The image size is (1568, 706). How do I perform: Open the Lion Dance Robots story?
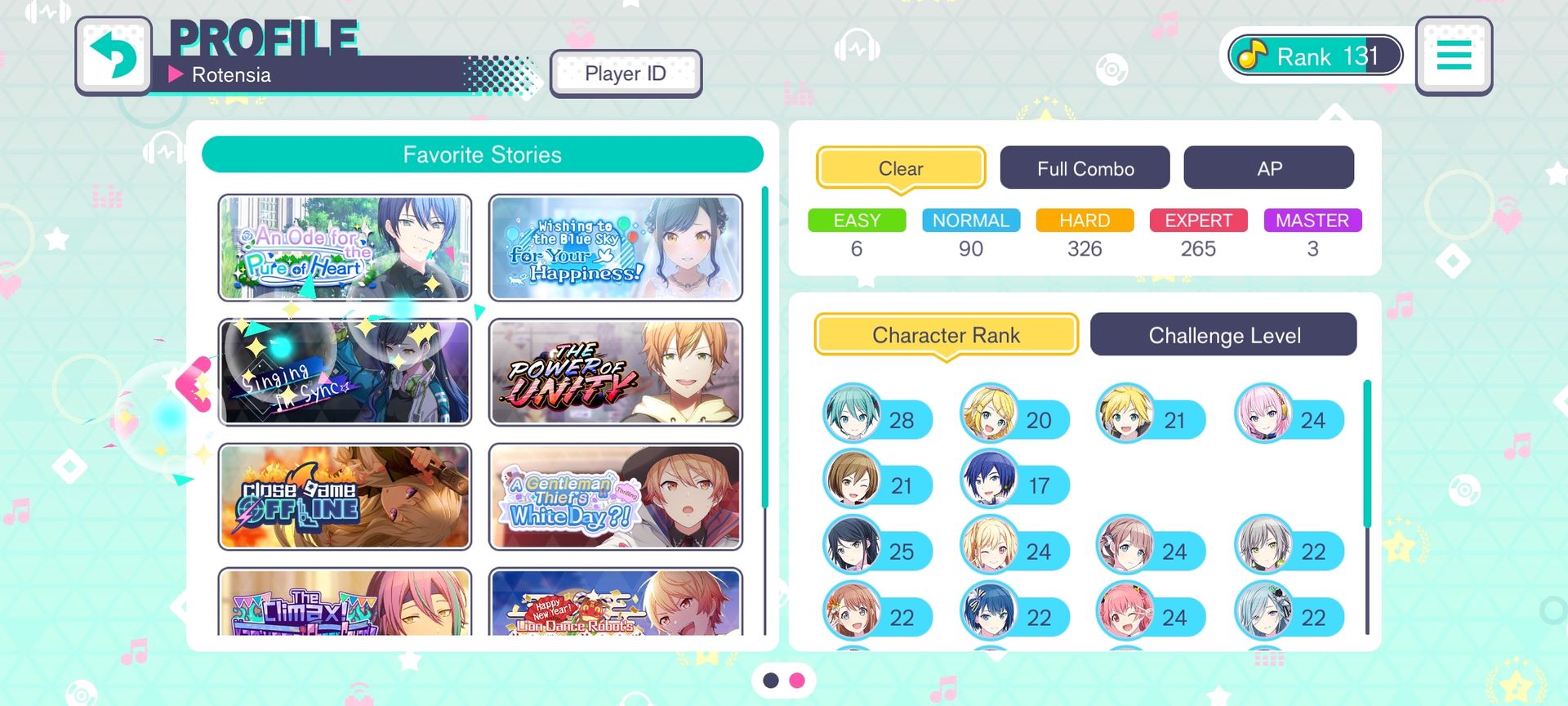pos(615,603)
